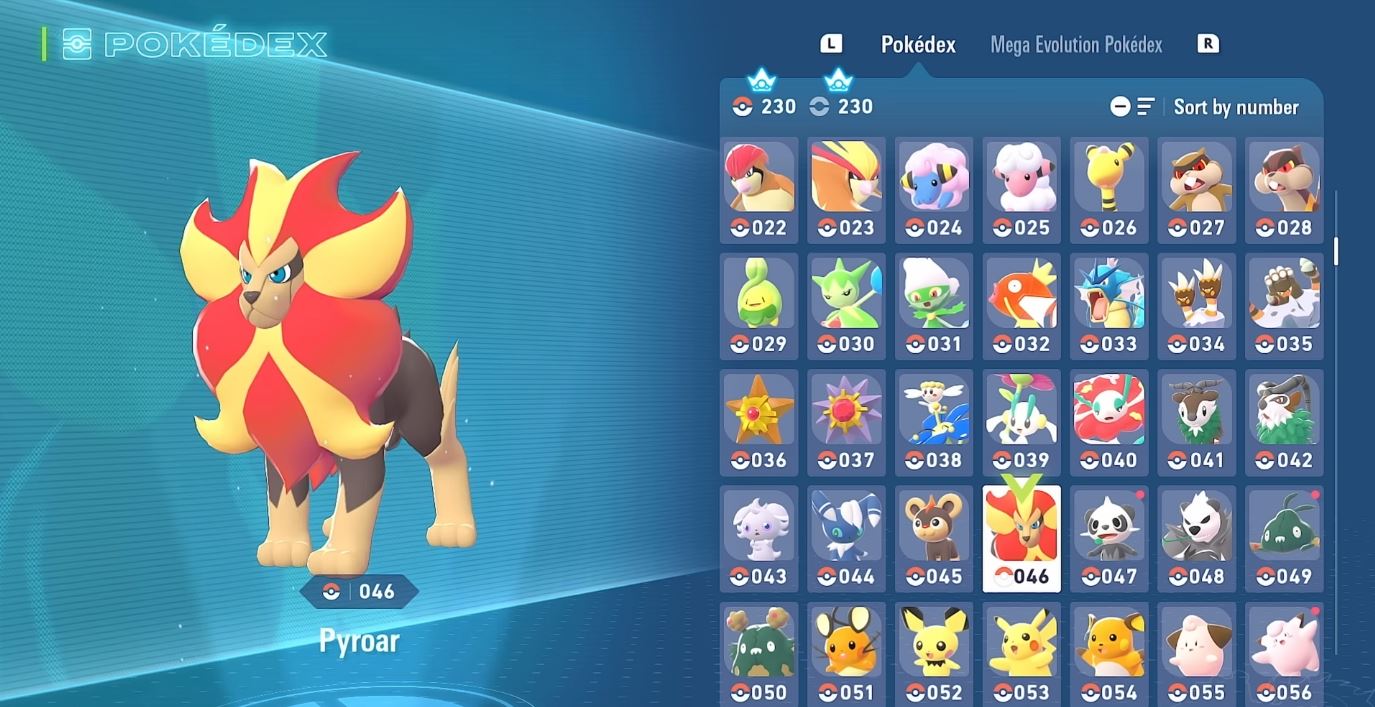
Task: Select Magikarp entry number 032
Action: click(1022, 306)
